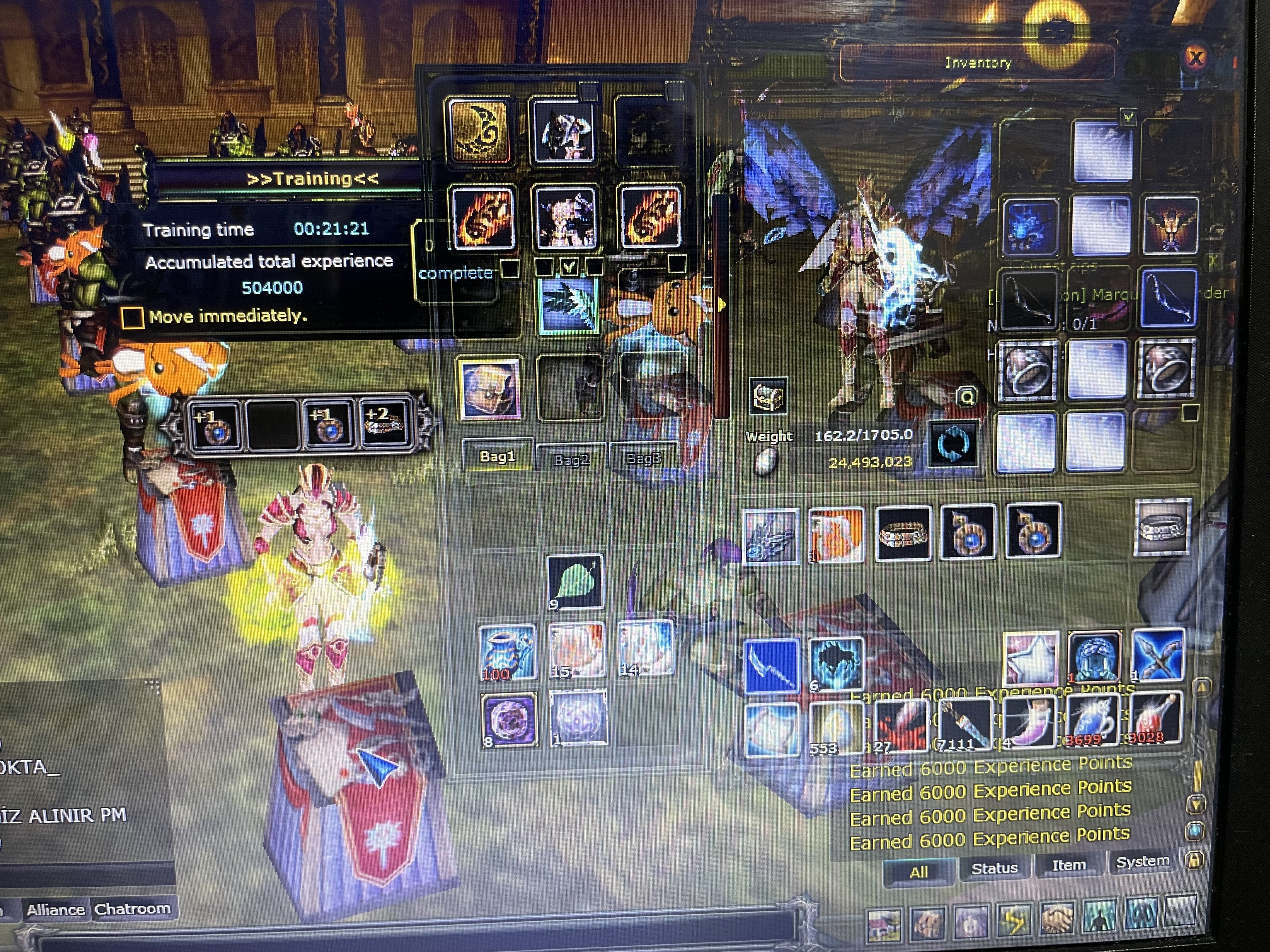Select the house icon in the bottom toolbar
The width and height of the screenshot is (1270, 952).
[x=884, y=925]
